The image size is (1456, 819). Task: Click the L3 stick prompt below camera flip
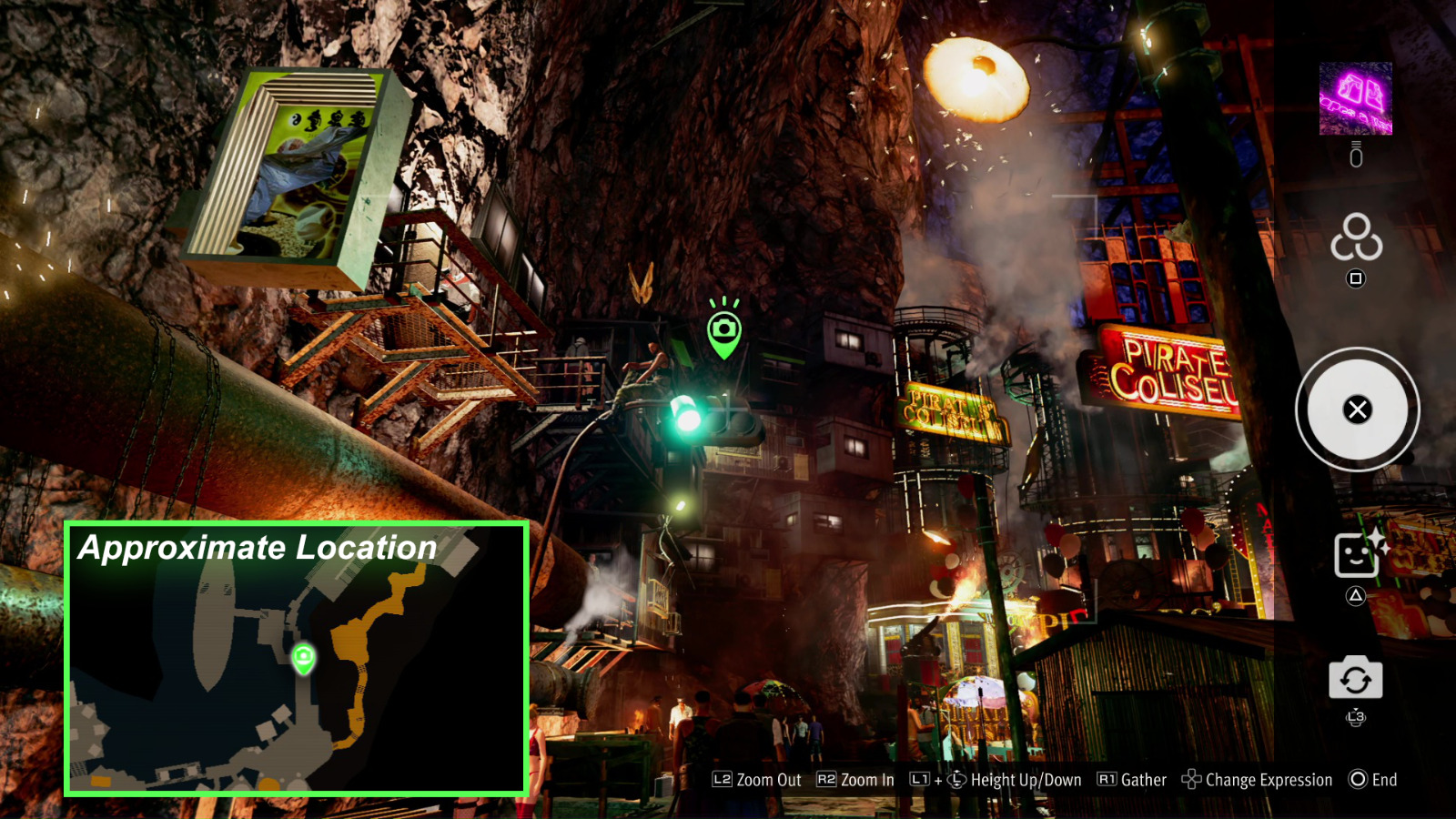point(1356,717)
